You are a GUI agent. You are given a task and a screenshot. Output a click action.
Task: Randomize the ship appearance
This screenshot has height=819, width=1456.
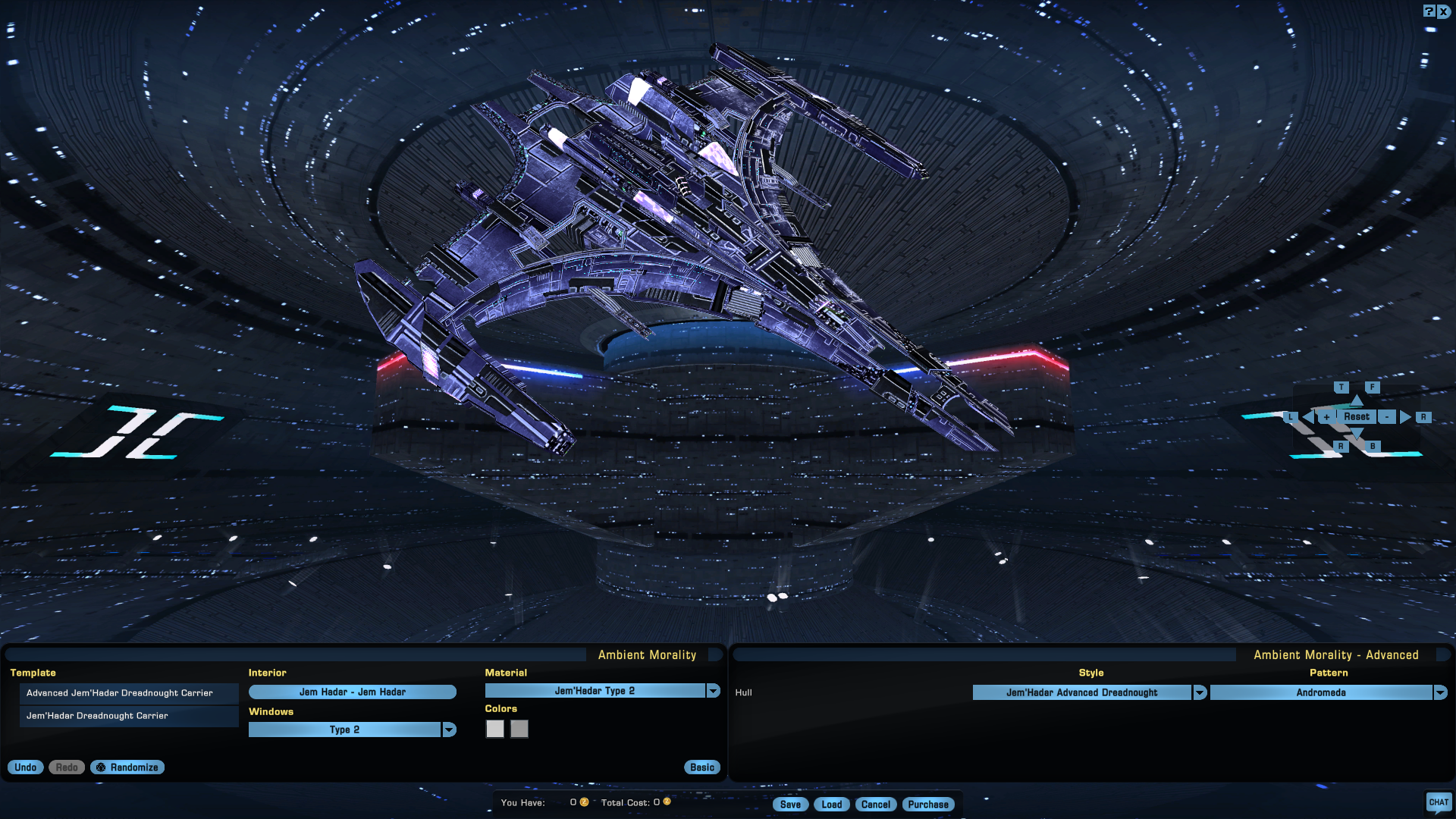[x=127, y=767]
